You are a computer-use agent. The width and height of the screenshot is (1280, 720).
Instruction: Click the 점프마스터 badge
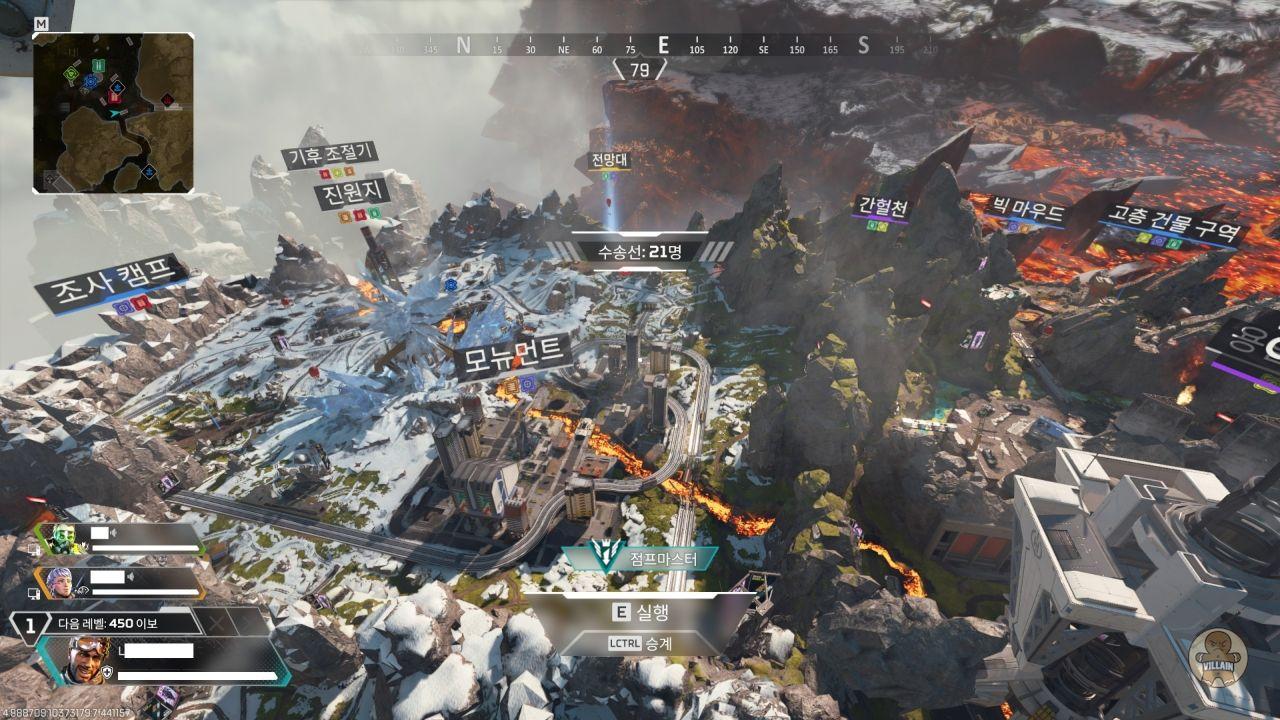pos(640,559)
